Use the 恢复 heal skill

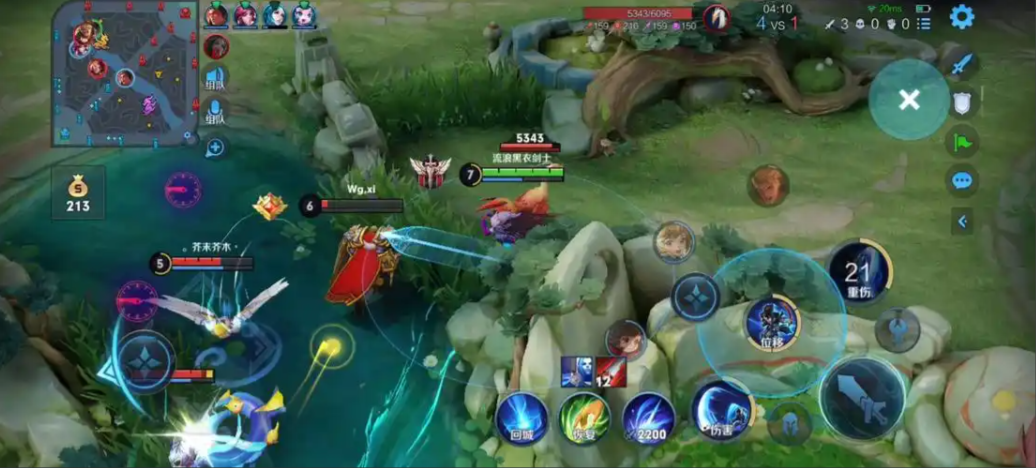click(x=584, y=417)
